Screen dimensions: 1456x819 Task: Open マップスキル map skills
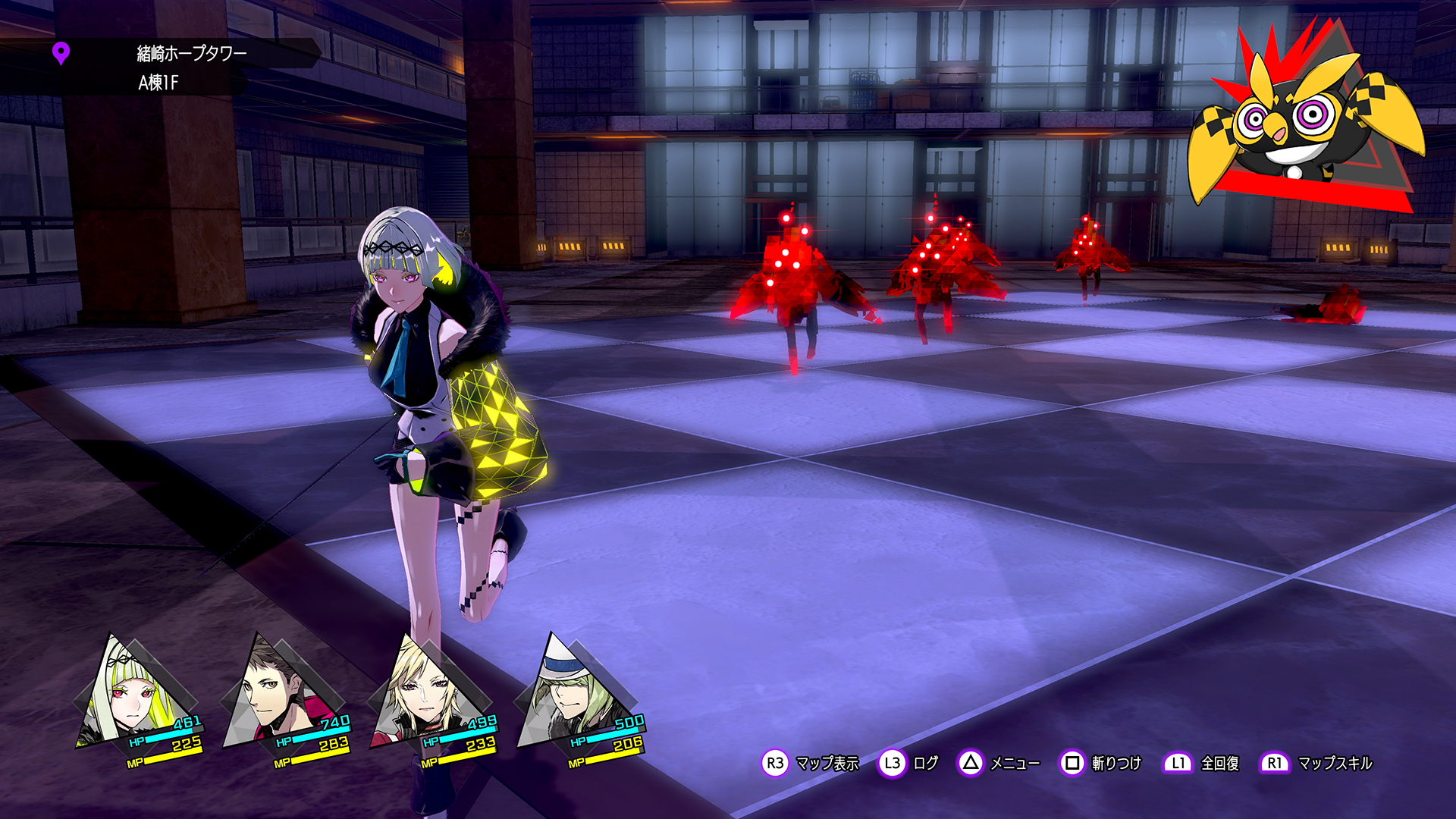[x=1316, y=763]
